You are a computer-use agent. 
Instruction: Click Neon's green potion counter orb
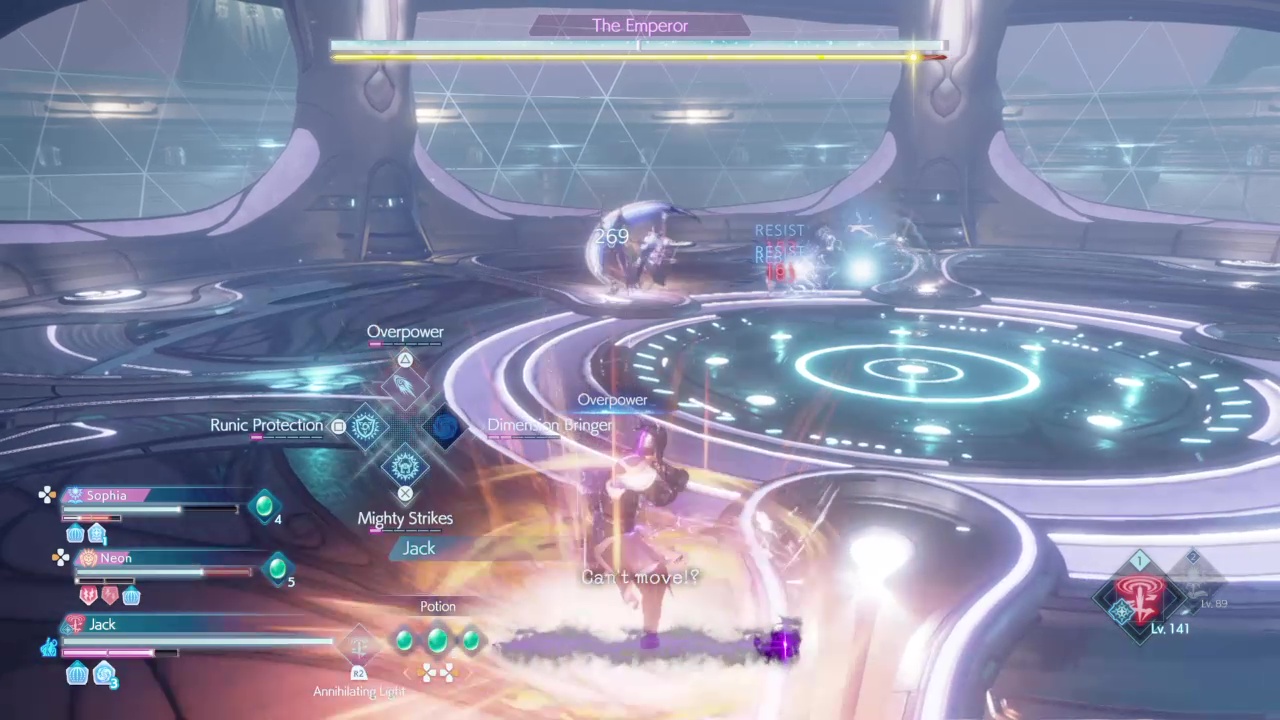277,569
